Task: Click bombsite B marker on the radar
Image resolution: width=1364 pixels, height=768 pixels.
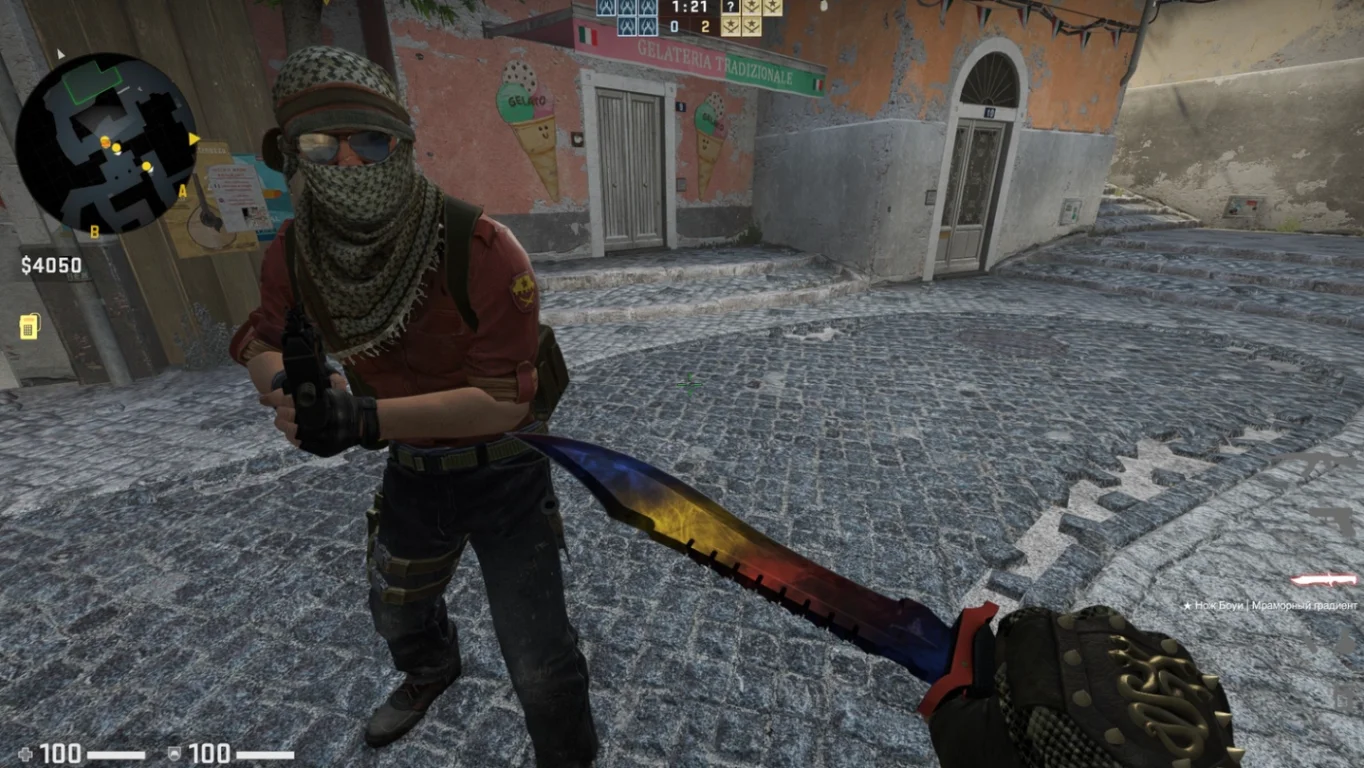Action: pos(94,231)
